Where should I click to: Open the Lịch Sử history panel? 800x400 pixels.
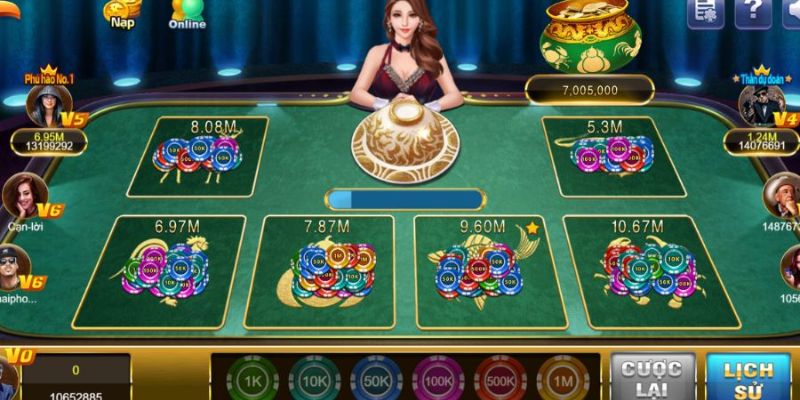747,377
